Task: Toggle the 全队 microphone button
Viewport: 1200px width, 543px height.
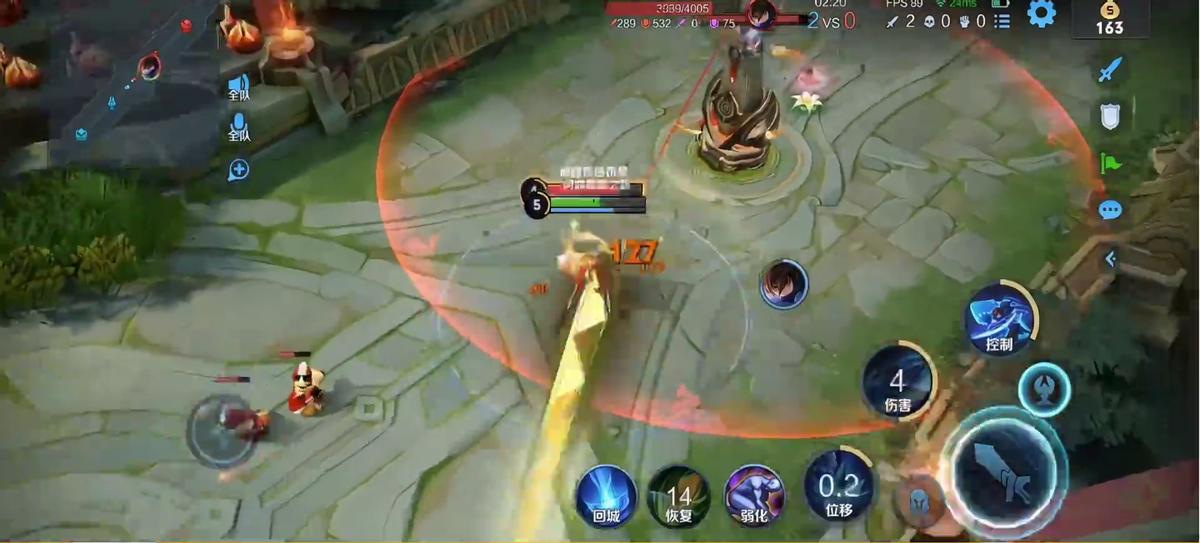Action: [x=239, y=127]
